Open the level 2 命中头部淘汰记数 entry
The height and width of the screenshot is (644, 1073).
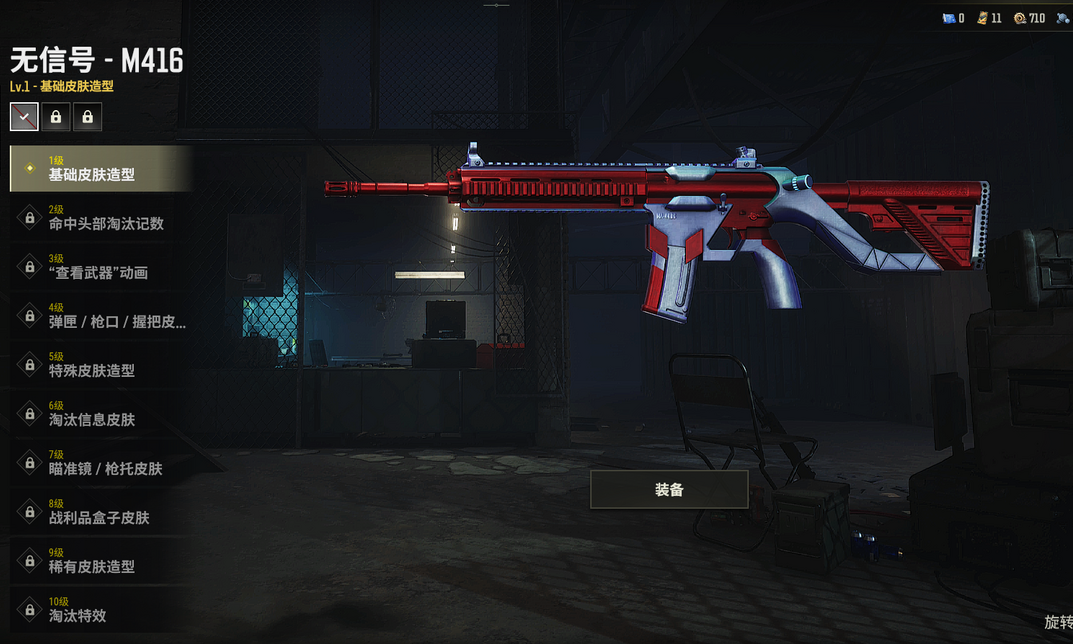[x=100, y=217]
